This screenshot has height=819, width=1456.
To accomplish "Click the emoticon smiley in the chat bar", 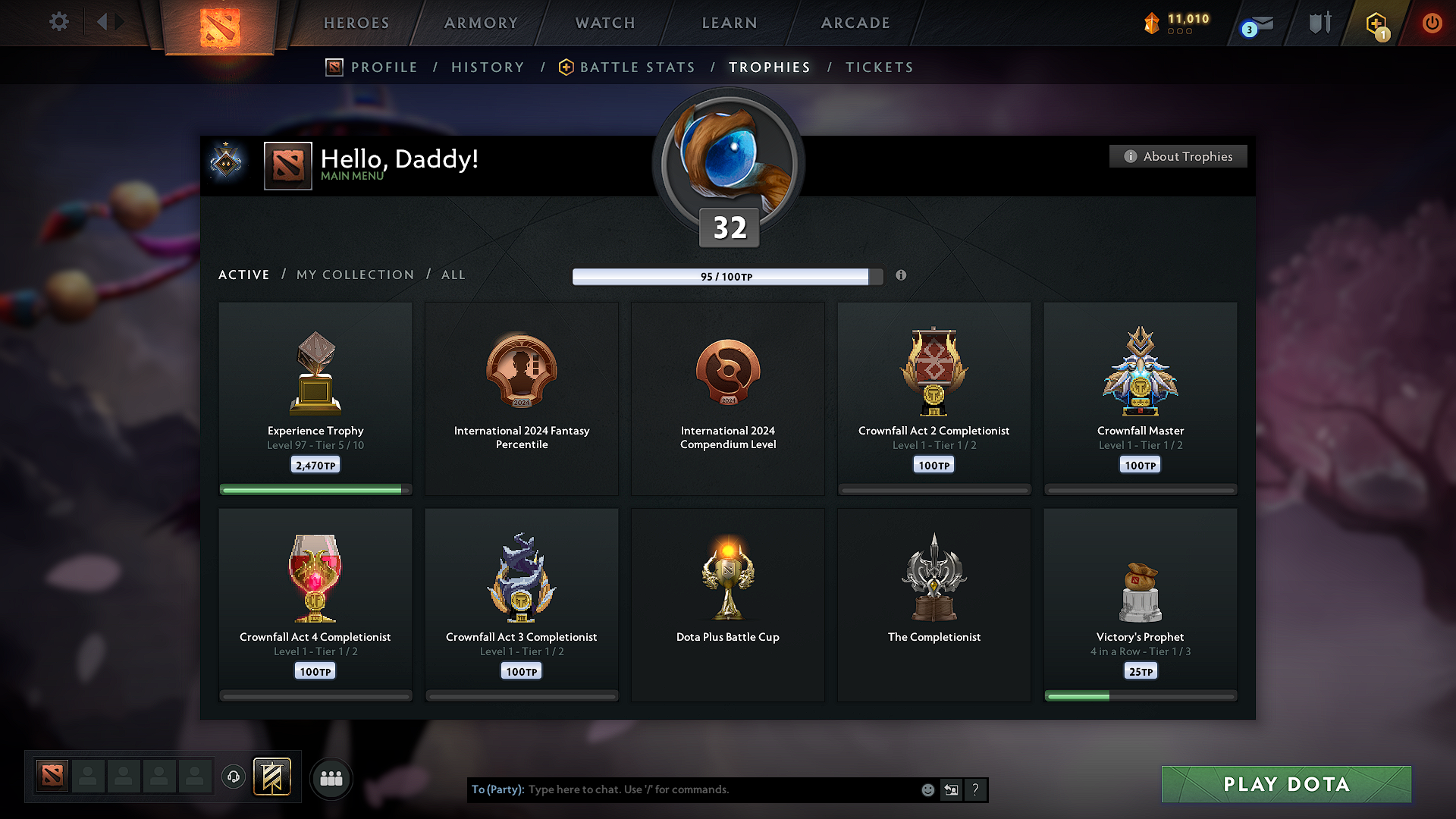I will [x=927, y=789].
